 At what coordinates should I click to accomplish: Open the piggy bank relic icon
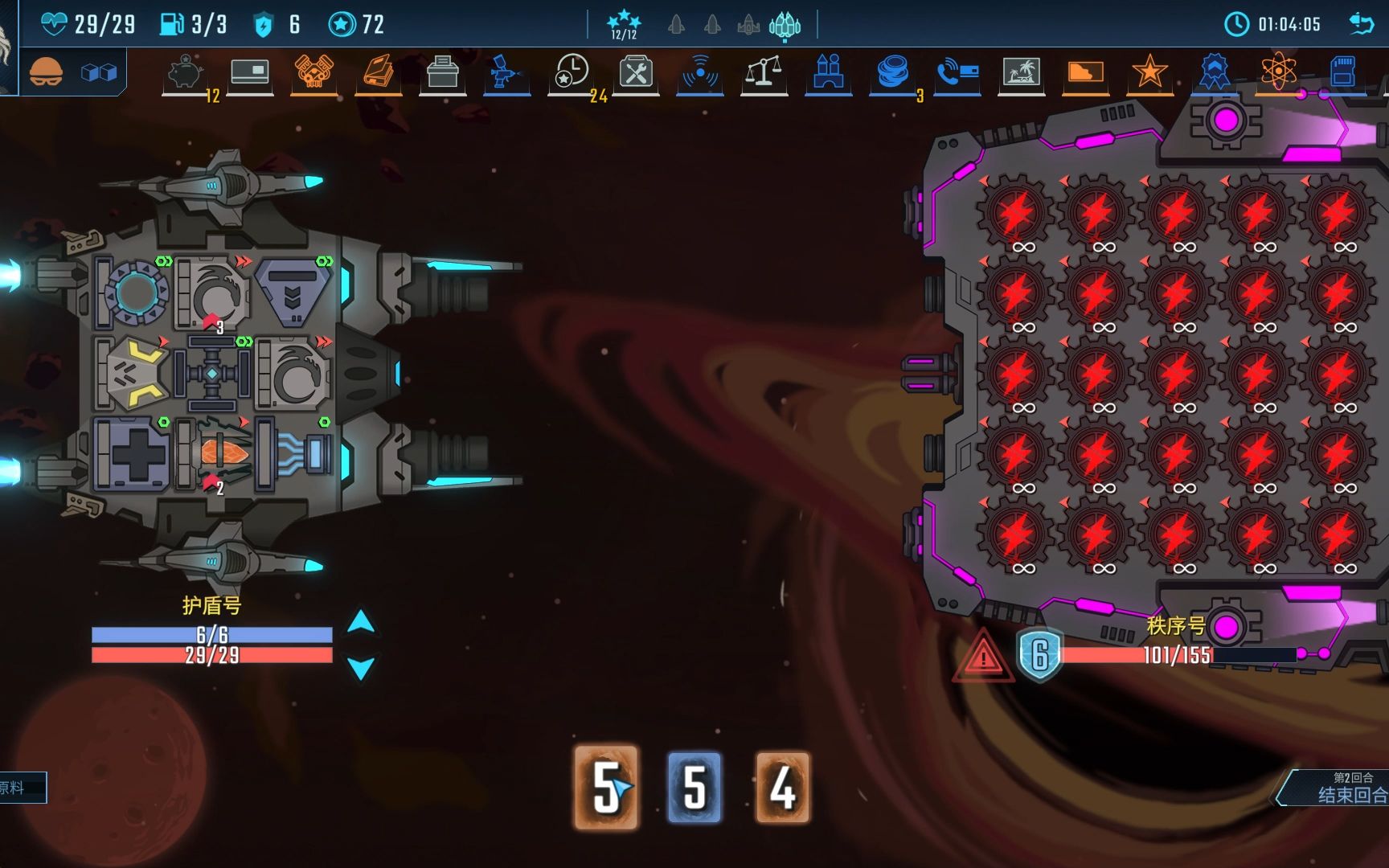pyautogui.click(x=186, y=73)
